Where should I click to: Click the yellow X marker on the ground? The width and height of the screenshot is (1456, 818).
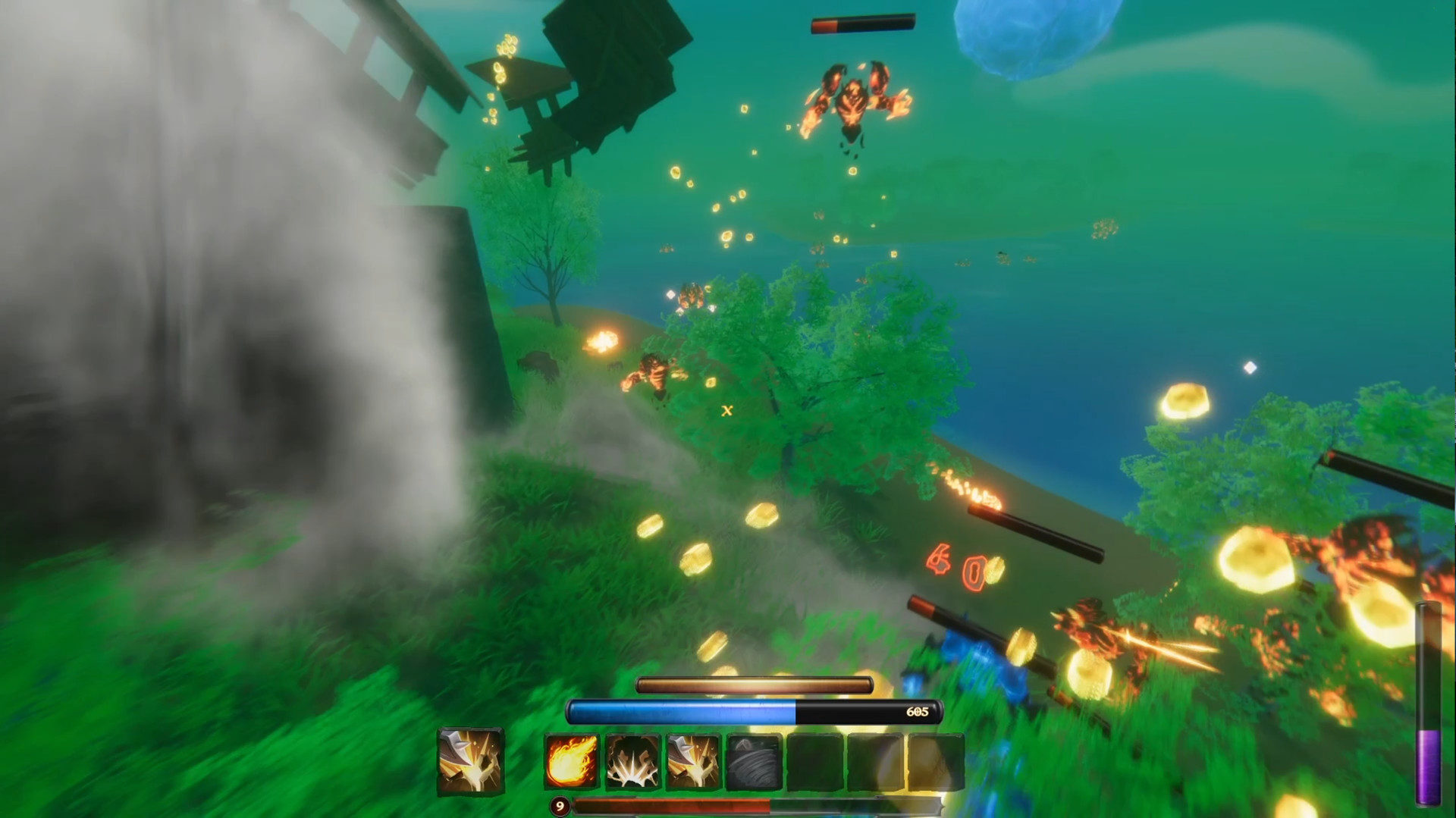tap(726, 411)
